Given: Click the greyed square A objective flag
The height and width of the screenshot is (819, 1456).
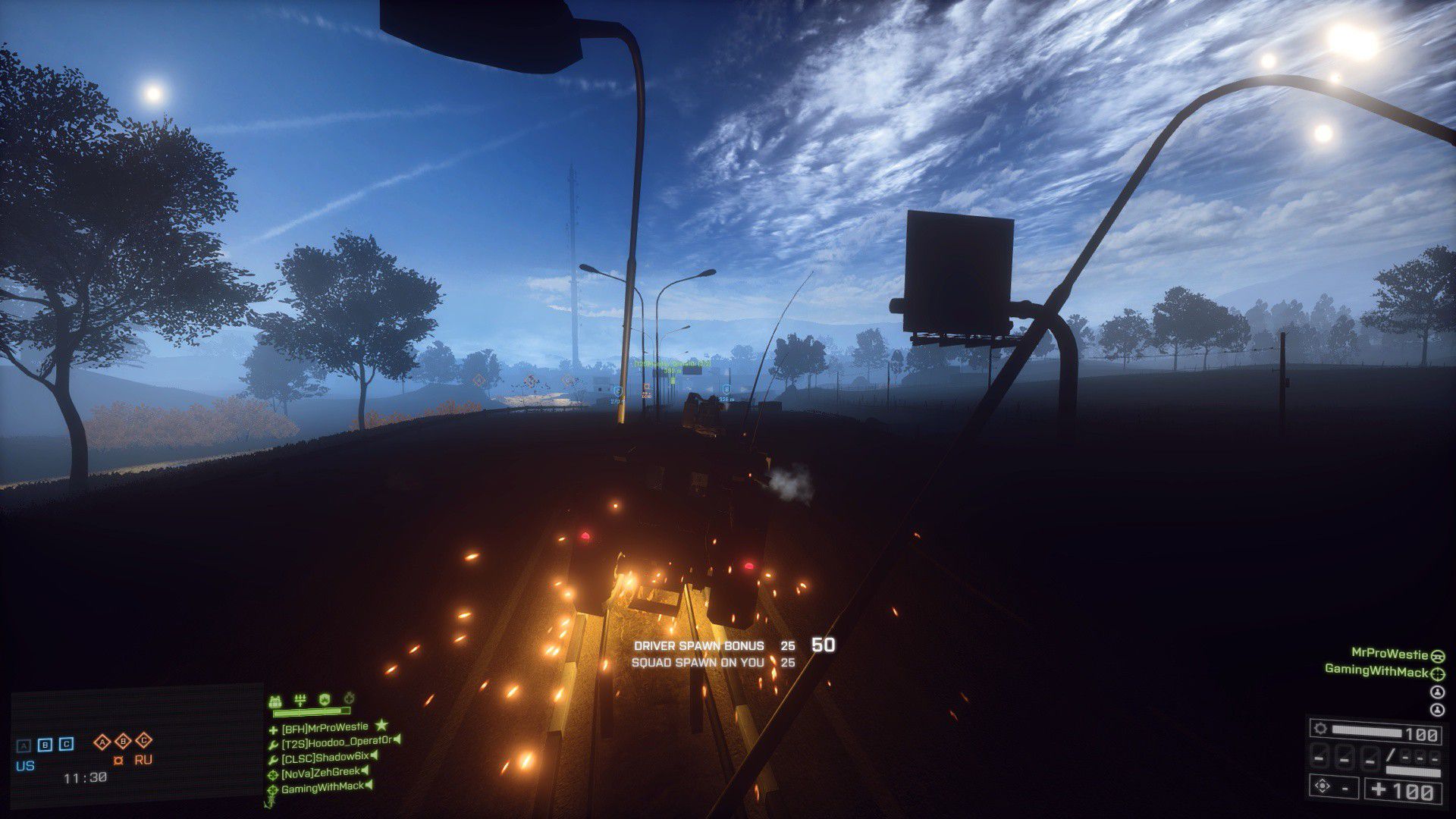Looking at the screenshot, I should click(x=24, y=745).
